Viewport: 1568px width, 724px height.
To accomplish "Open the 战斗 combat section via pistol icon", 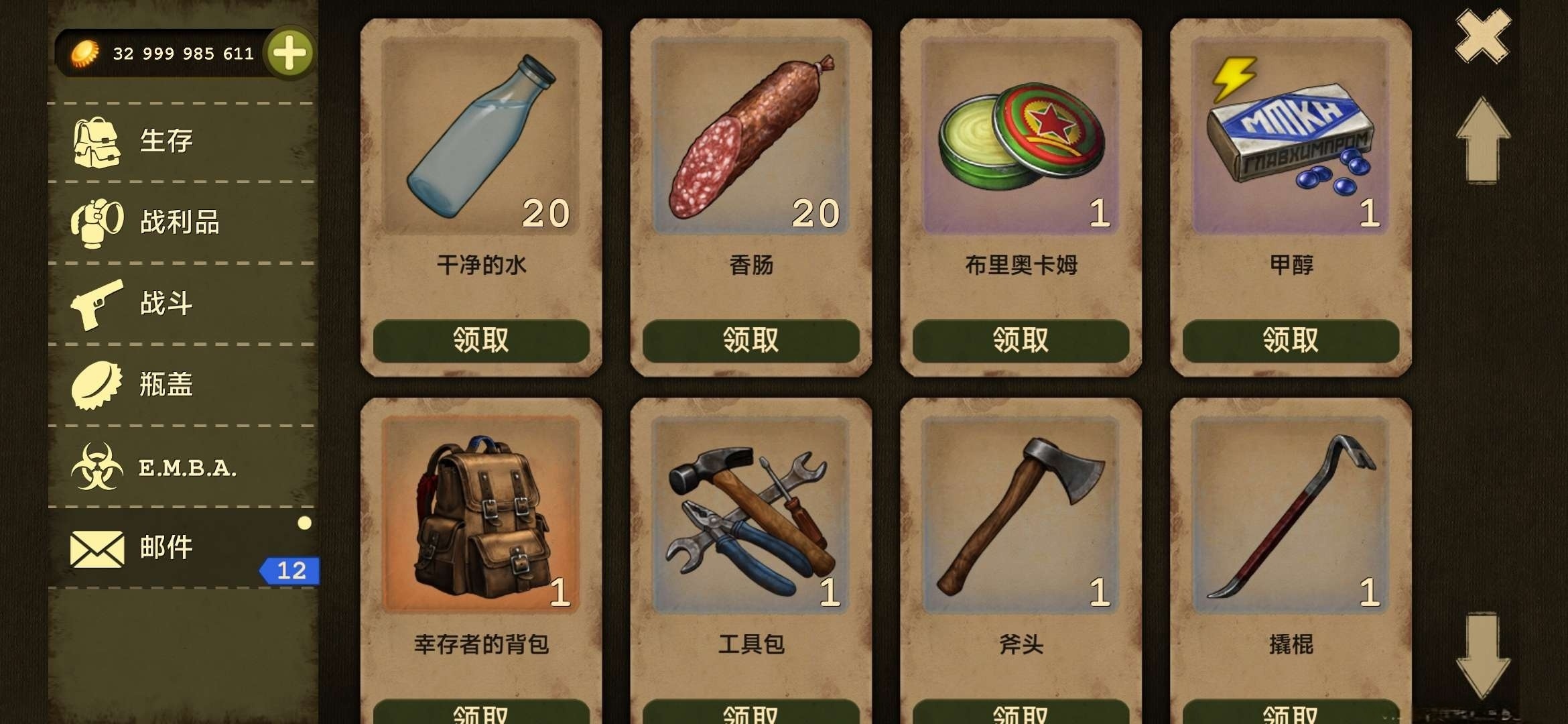I will pos(96,304).
